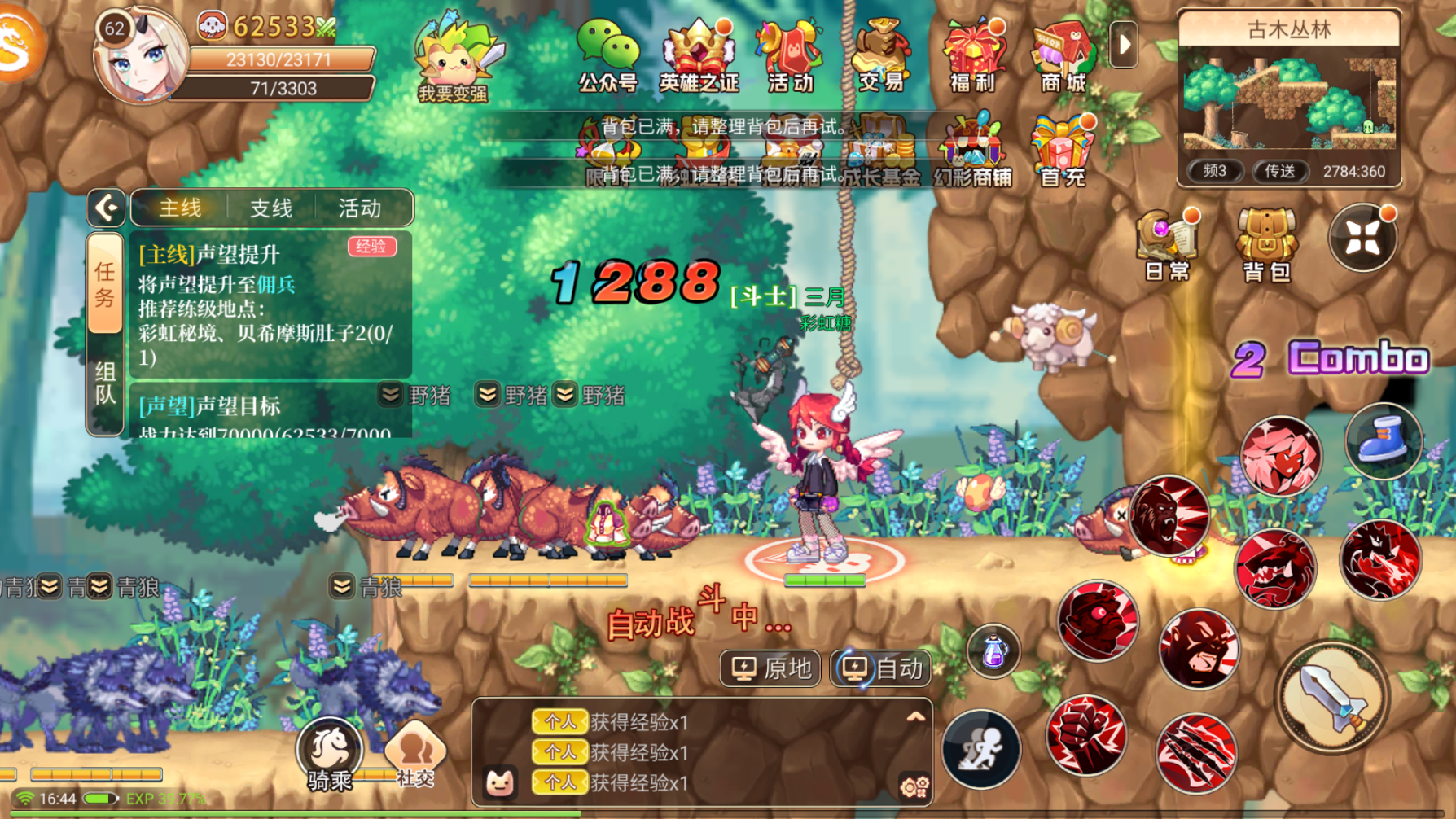Toggle 原地 stay-in-place mode

coord(770,668)
